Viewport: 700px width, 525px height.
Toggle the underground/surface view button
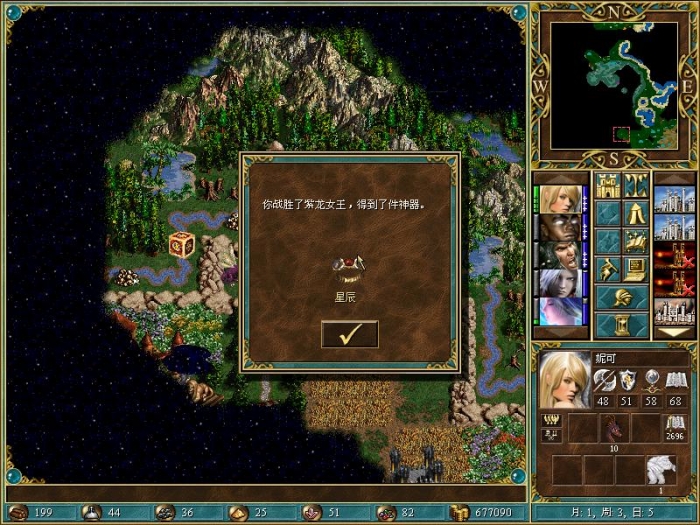[x=636, y=185]
